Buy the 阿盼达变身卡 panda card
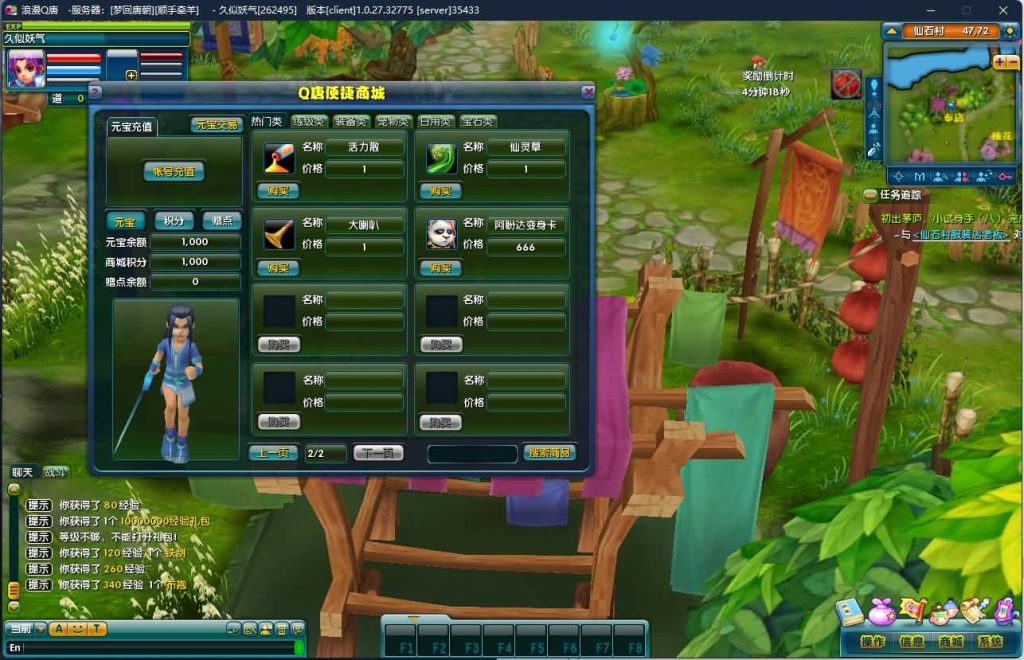 coord(440,268)
